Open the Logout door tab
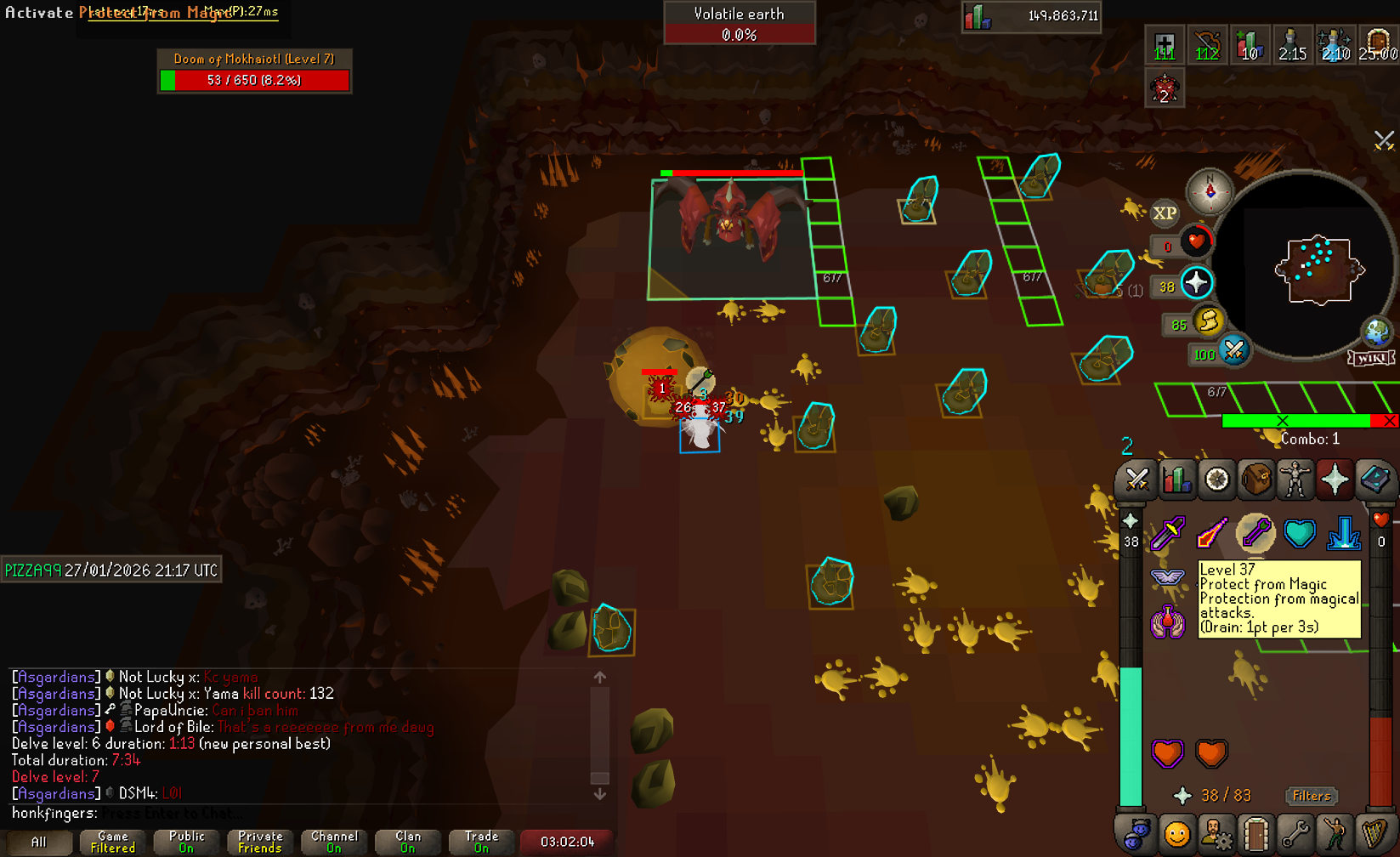1400x857 pixels. tap(1255, 835)
